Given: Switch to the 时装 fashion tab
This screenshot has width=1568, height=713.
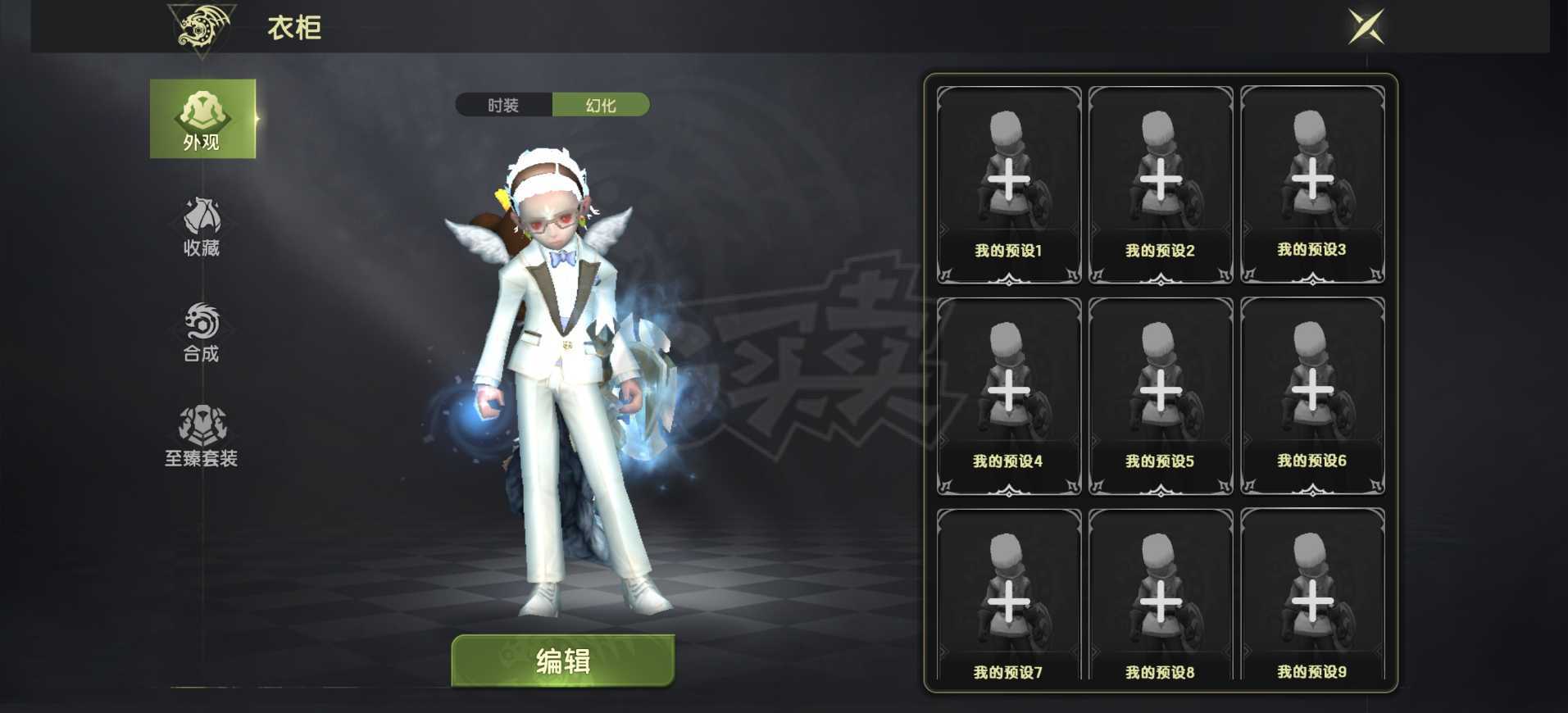Looking at the screenshot, I should coord(503,105).
